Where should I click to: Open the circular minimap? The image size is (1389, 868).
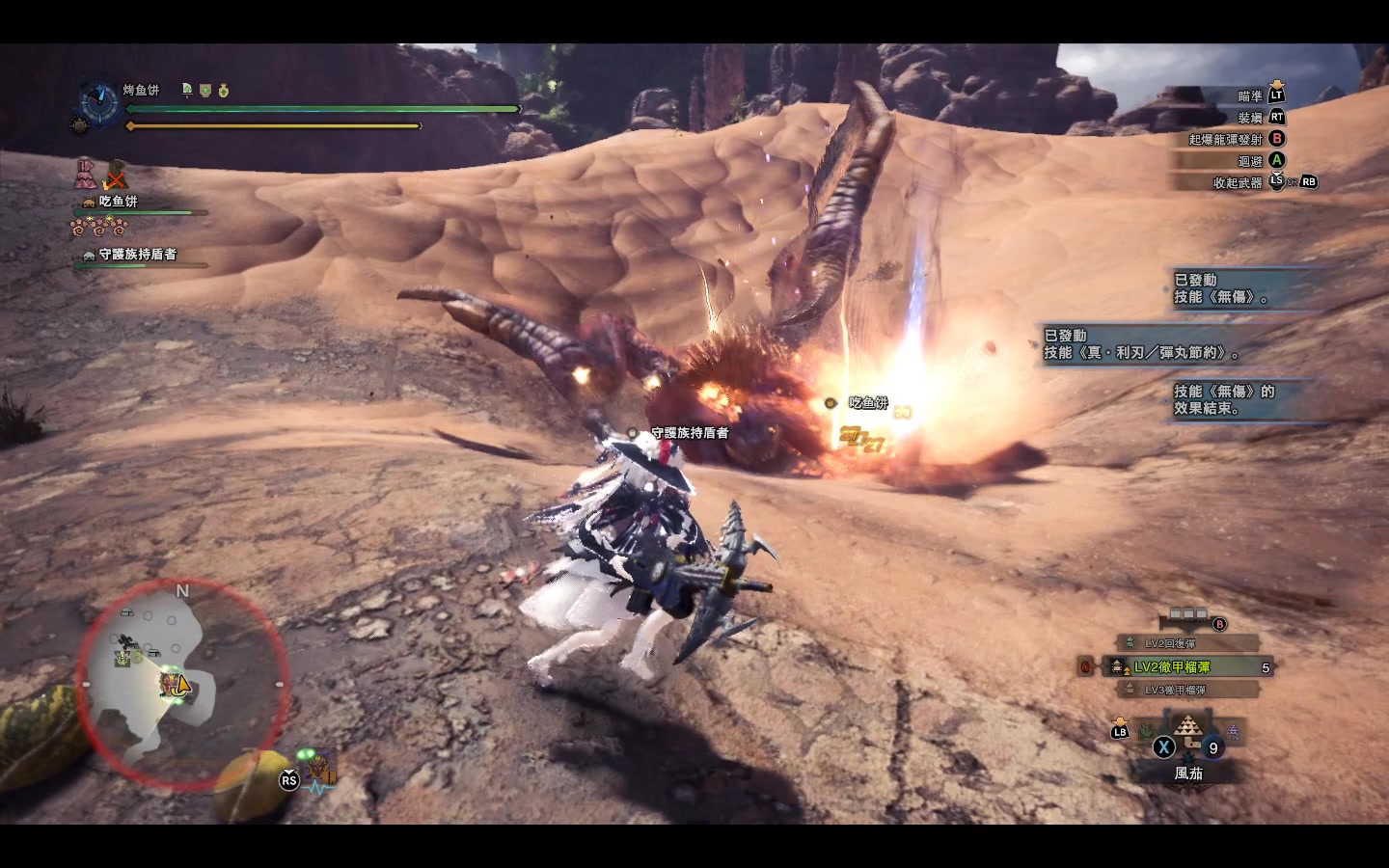coord(182,684)
